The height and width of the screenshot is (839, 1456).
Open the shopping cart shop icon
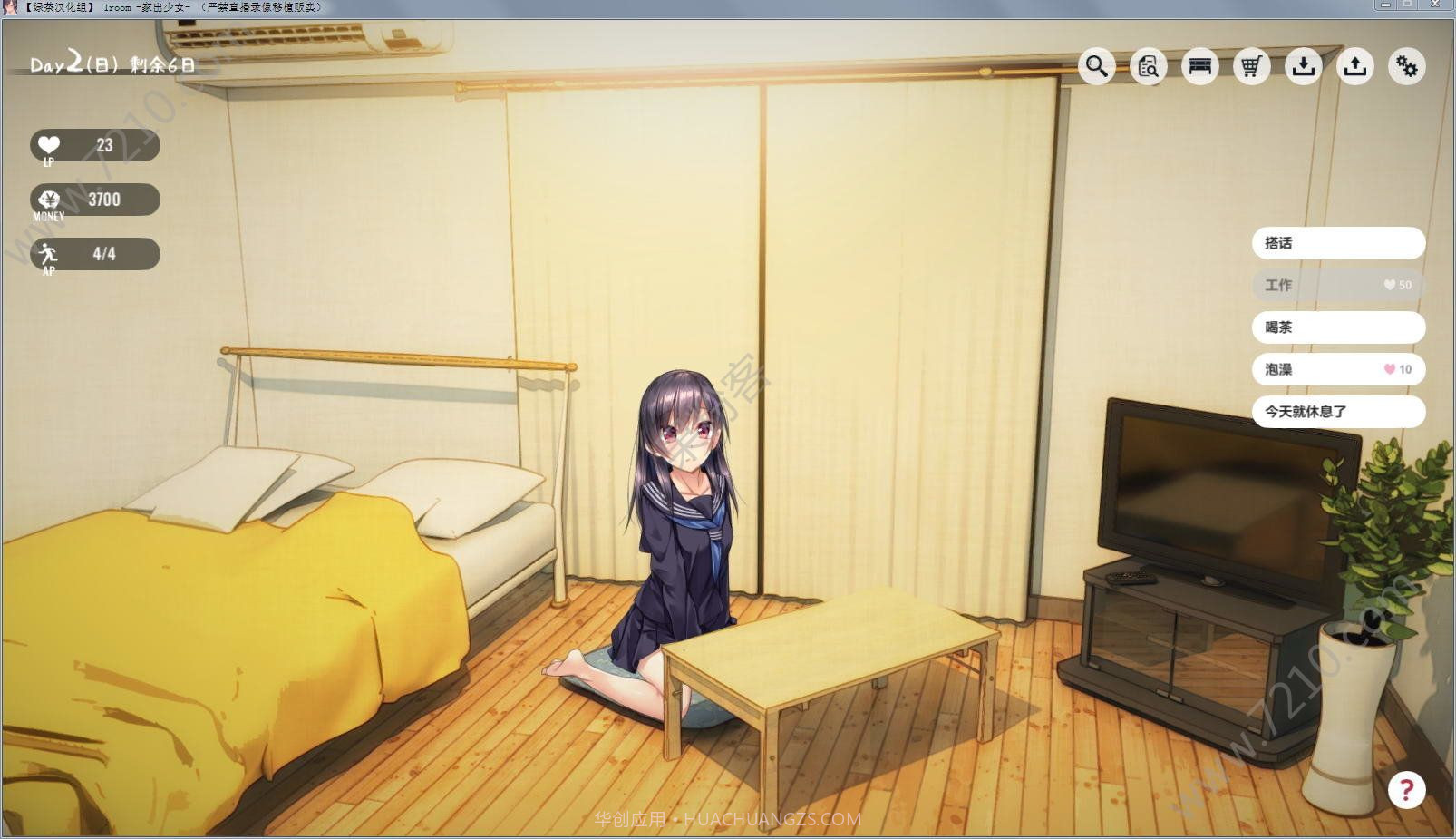pyautogui.click(x=1251, y=66)
